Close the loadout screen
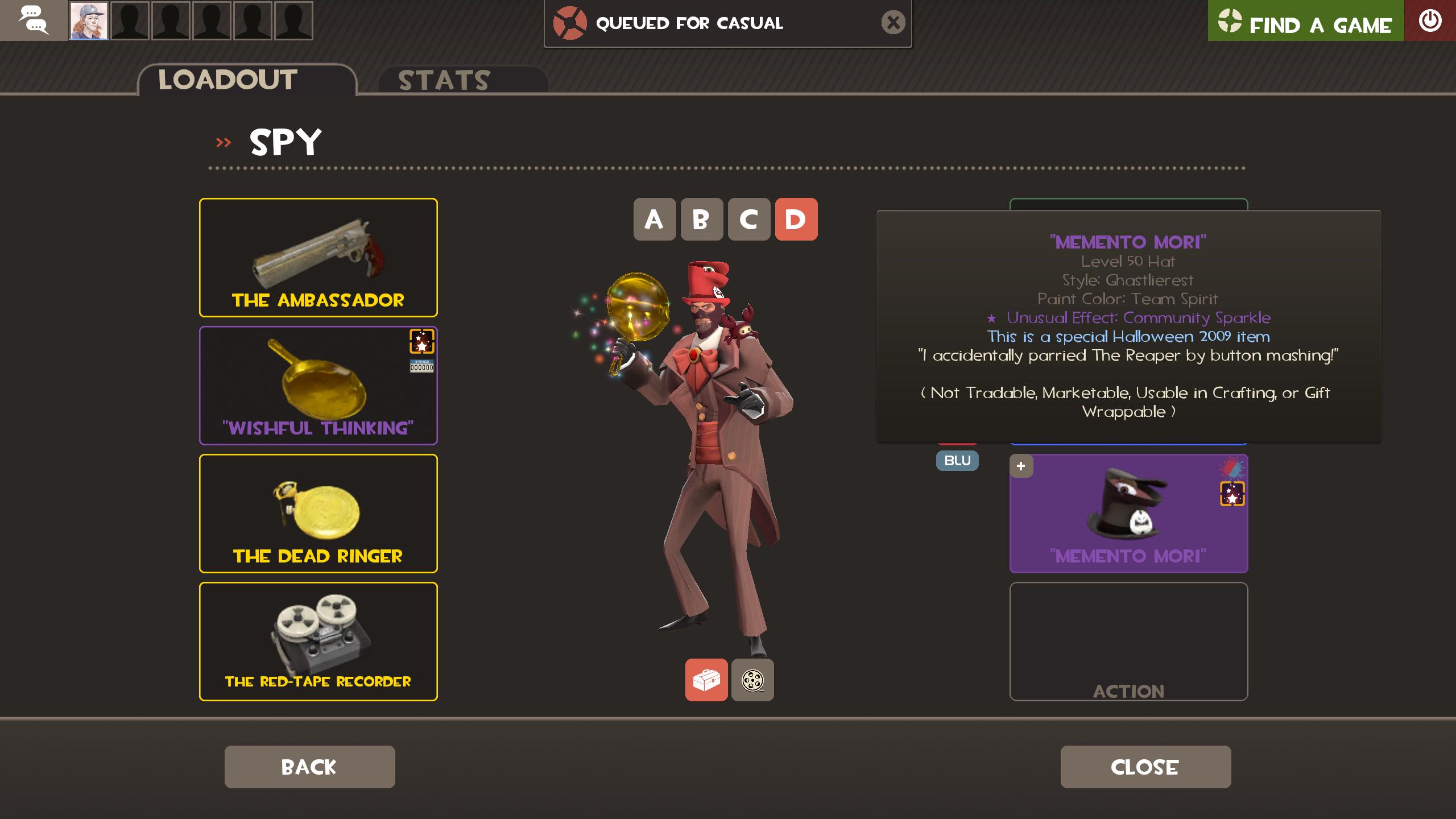This screenshot has height=819, width=1456. point(1145,767)
